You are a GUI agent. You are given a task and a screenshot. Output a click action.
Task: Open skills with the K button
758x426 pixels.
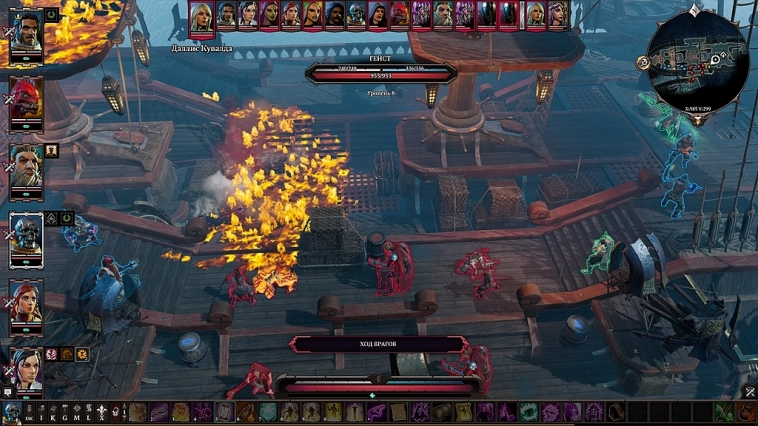pos(54,411)
